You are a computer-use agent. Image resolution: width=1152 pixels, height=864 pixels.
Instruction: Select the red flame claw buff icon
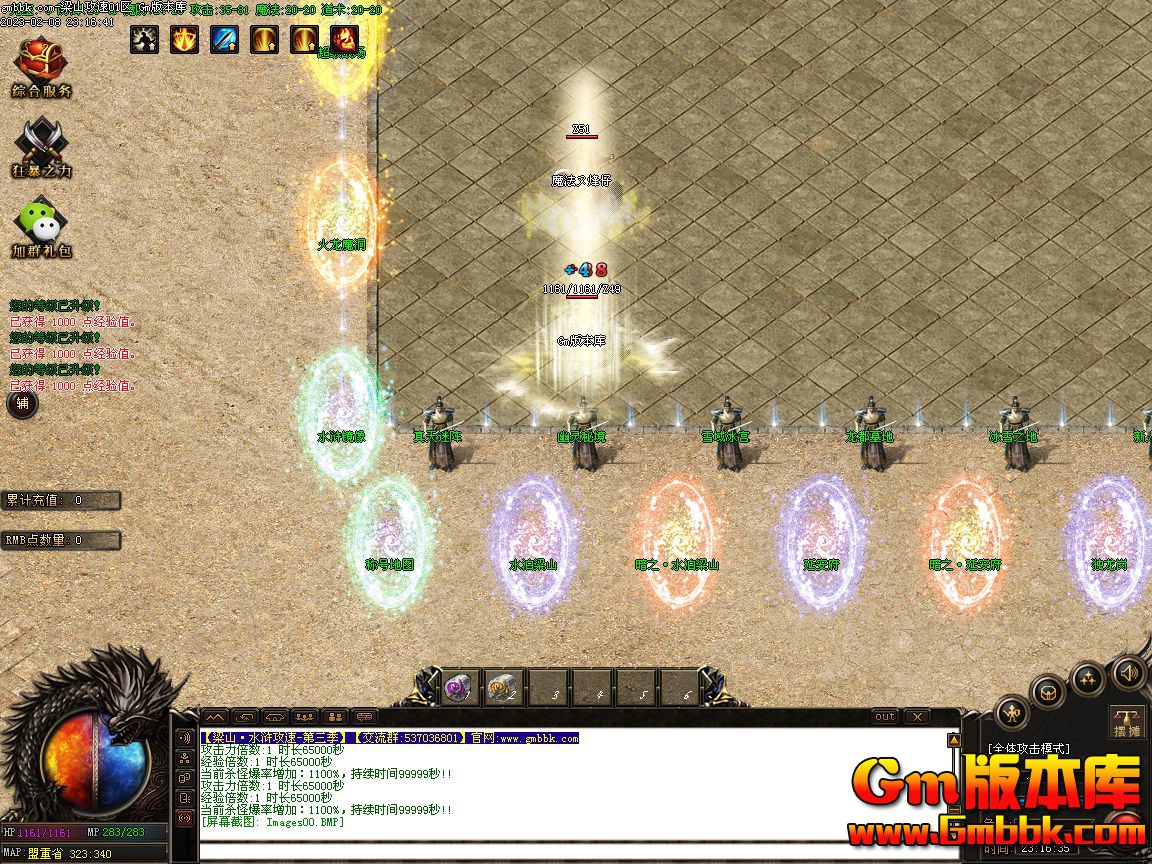tap(345, 39)
